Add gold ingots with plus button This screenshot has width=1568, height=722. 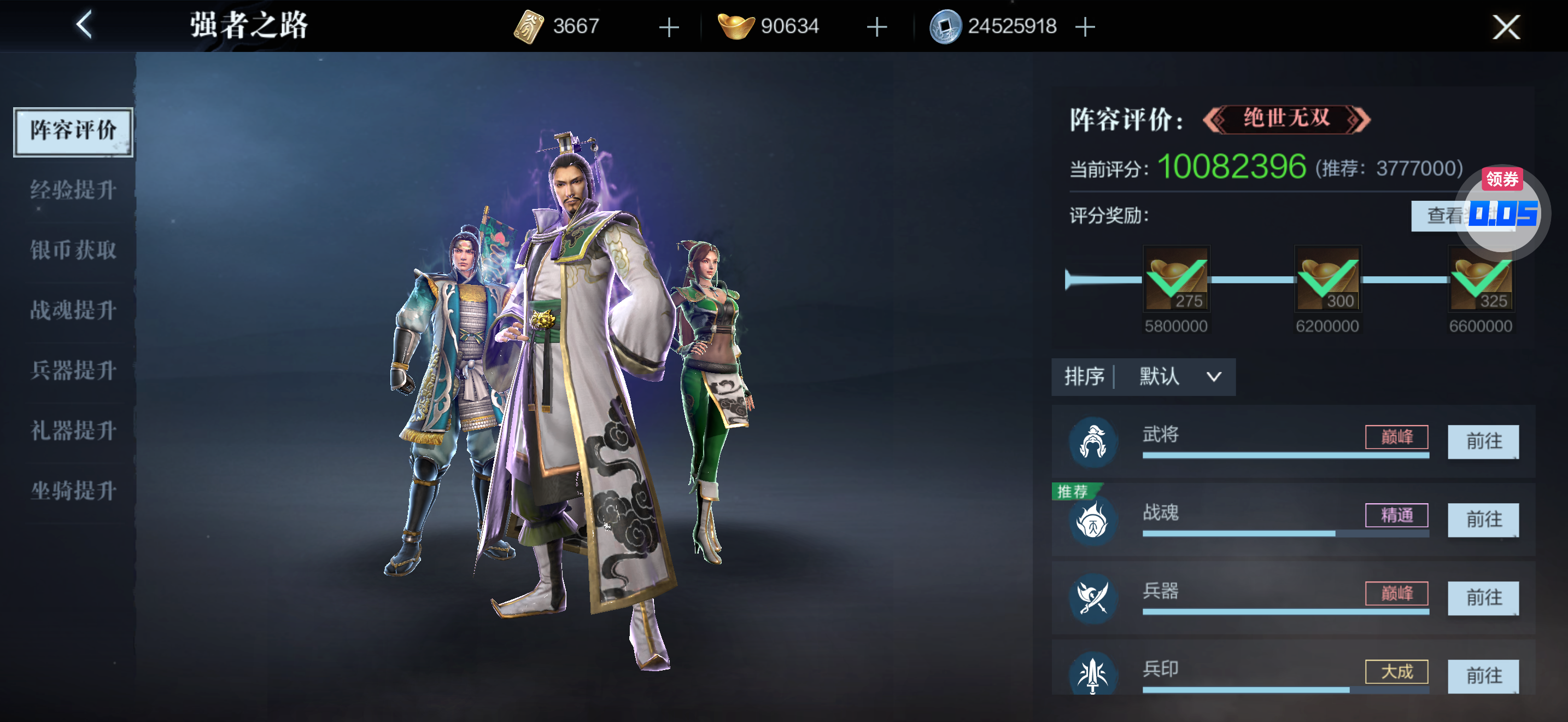pyautogui.click(x=876, y=27)
